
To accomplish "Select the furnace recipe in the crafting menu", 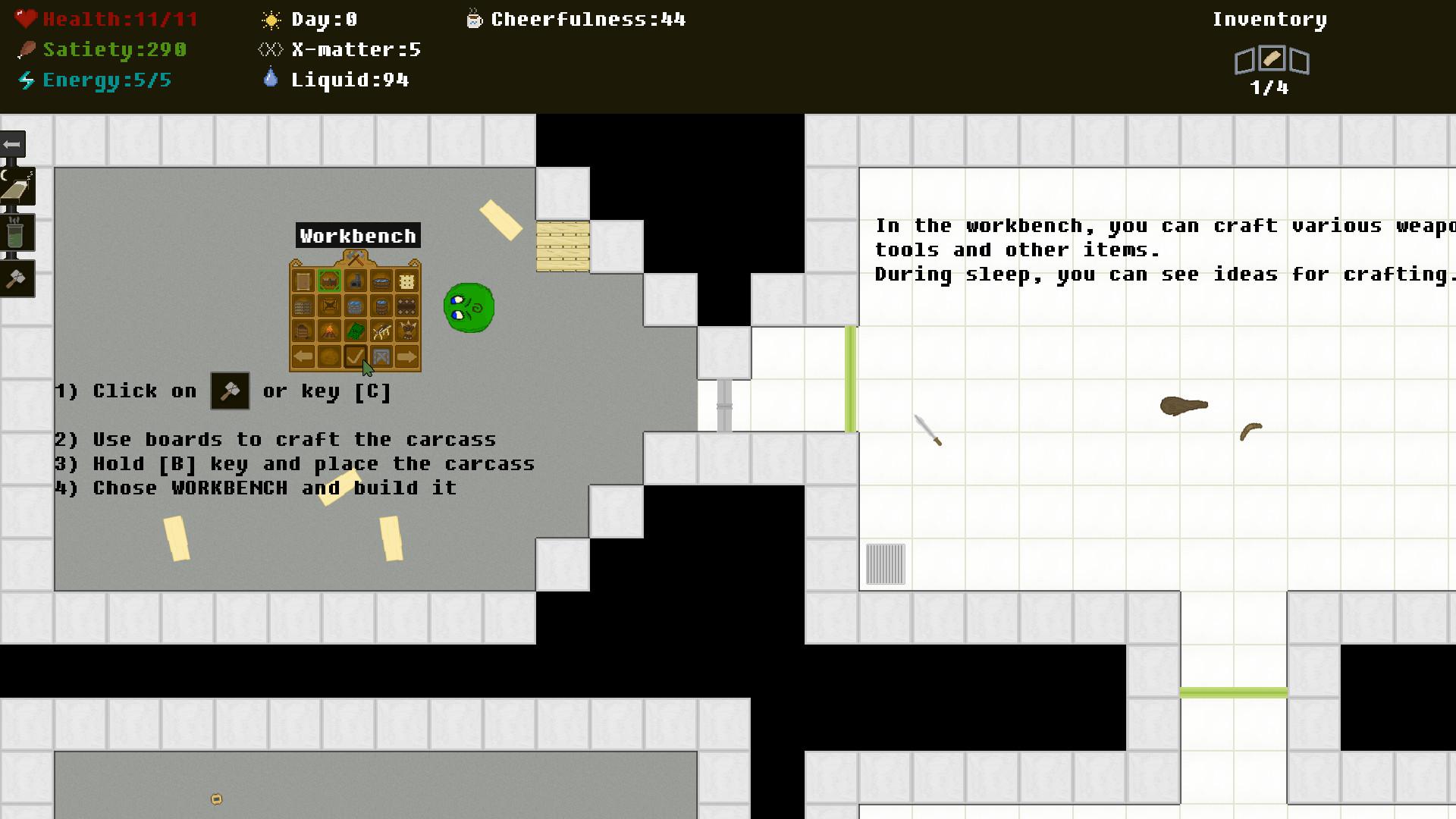I will click(356, 280).
